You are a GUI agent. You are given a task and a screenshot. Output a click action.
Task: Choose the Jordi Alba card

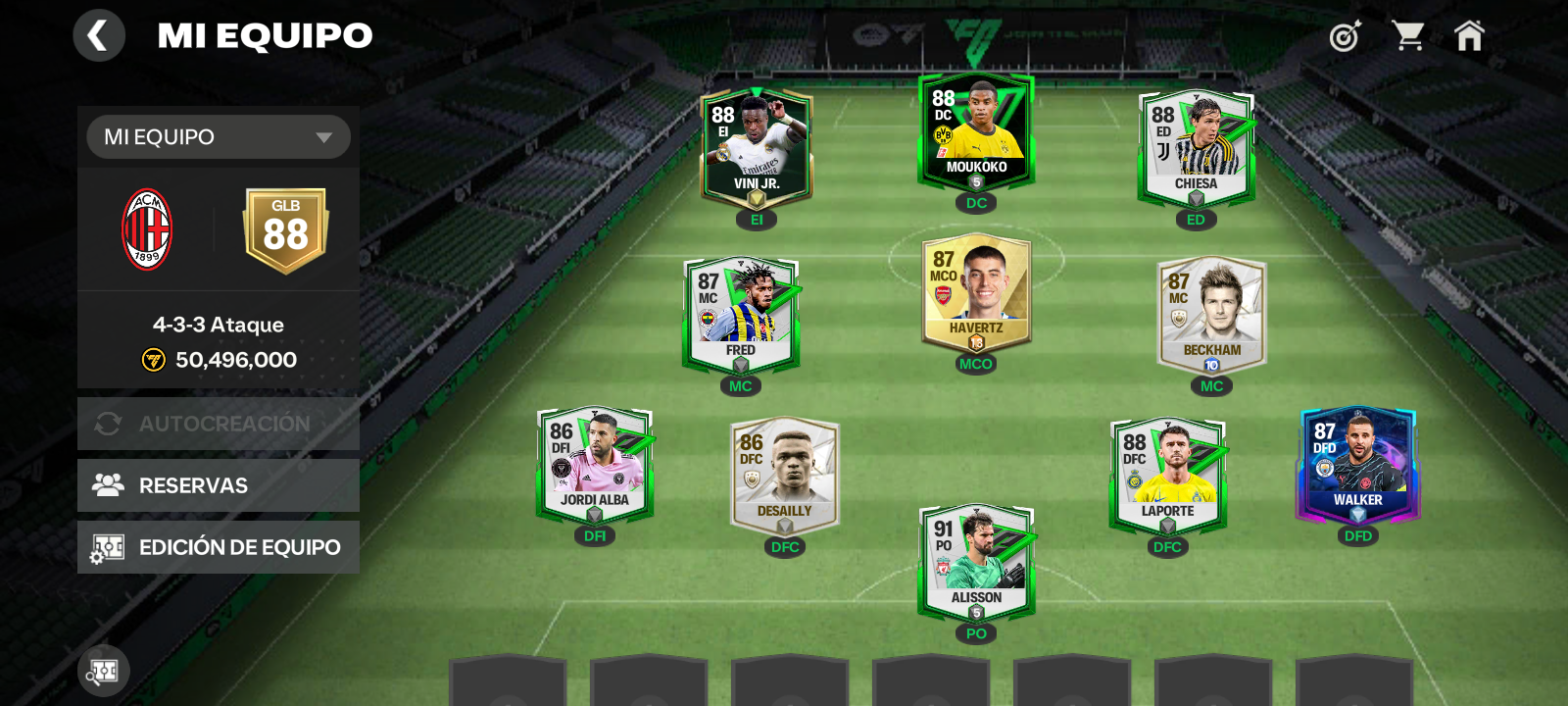click(x=595, y=465)
